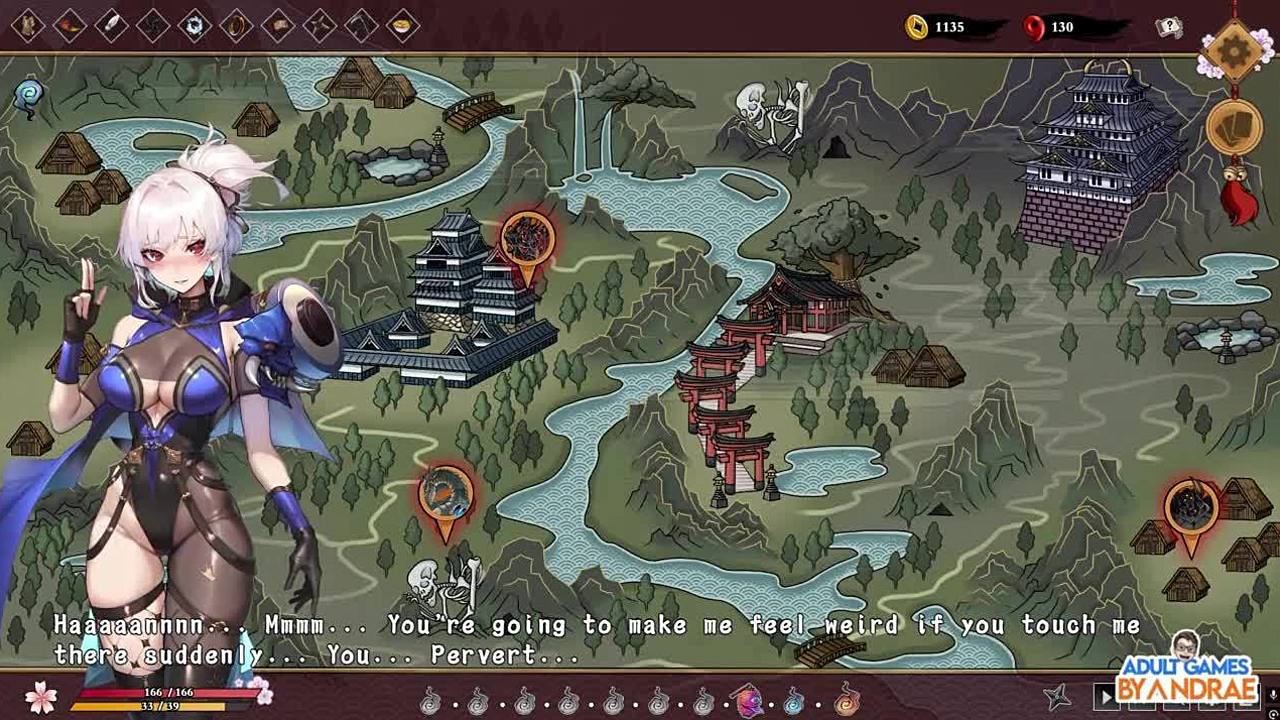The width and height of the screenshot is (1280, 720).
Task: Click the glowing blue ring relic
Action: (x=194, y=26)
